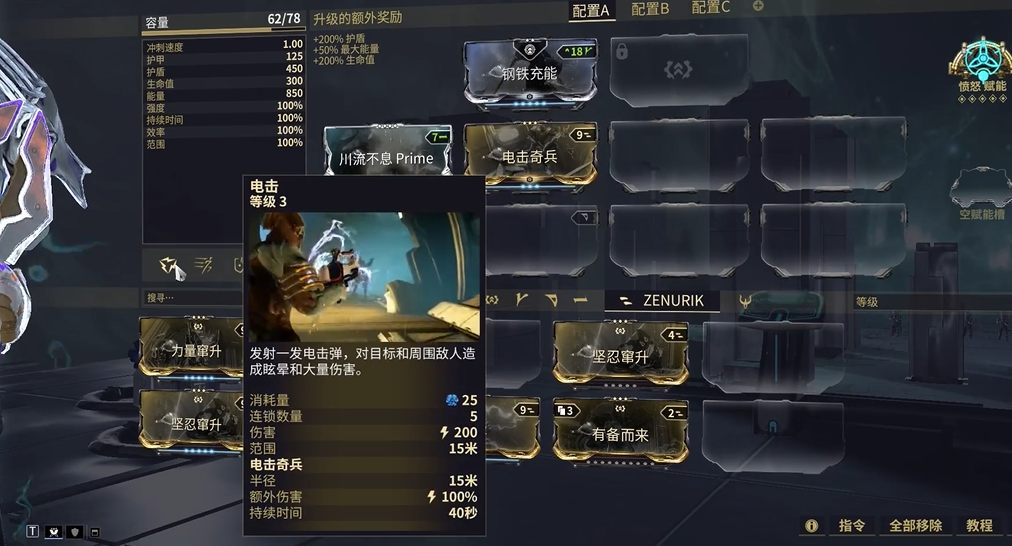Remove all mods with 全部移除
This screenshot has width=1012, height=546.
916,525
